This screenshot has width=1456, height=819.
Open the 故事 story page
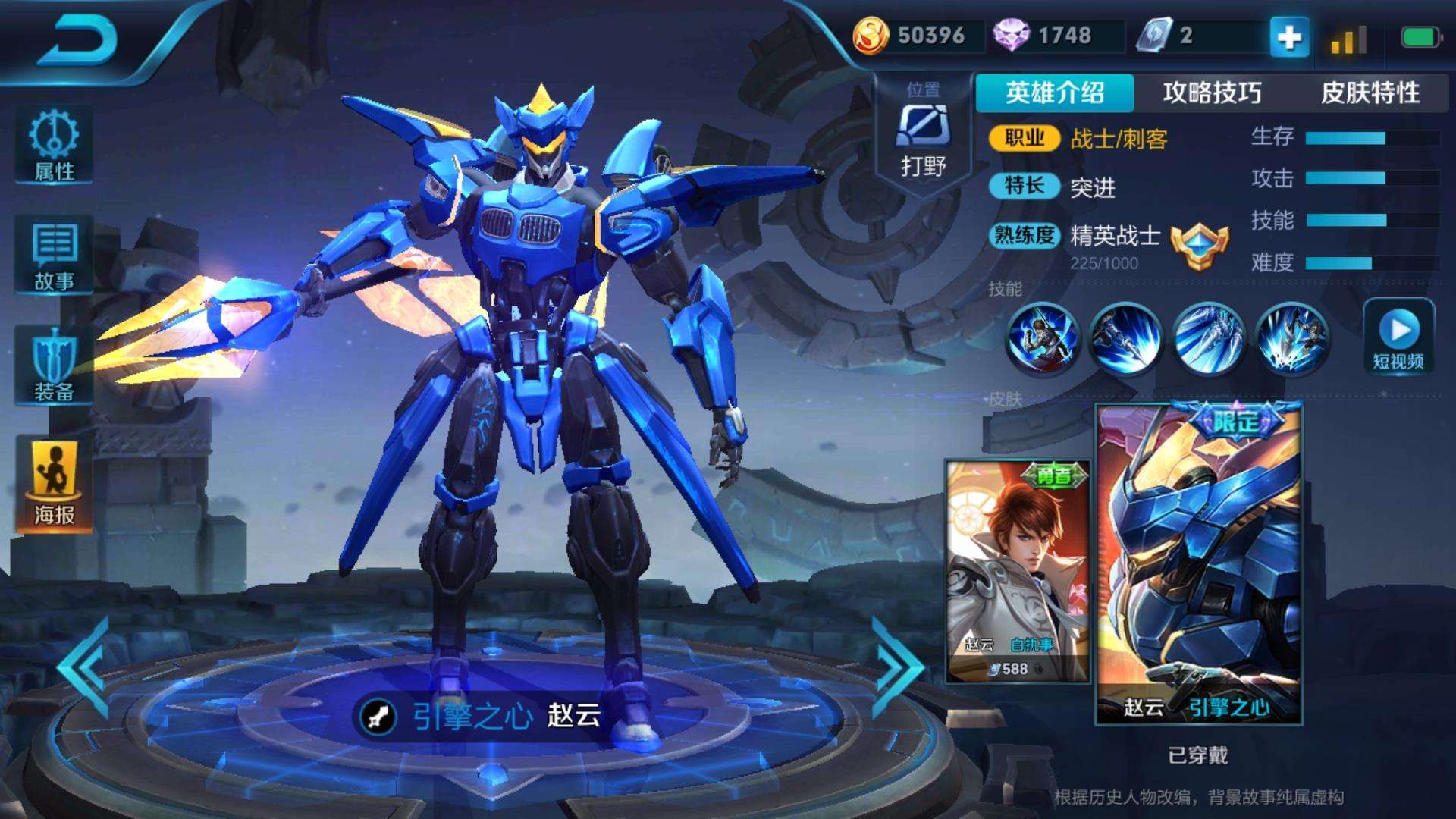[x=54, y=256]
